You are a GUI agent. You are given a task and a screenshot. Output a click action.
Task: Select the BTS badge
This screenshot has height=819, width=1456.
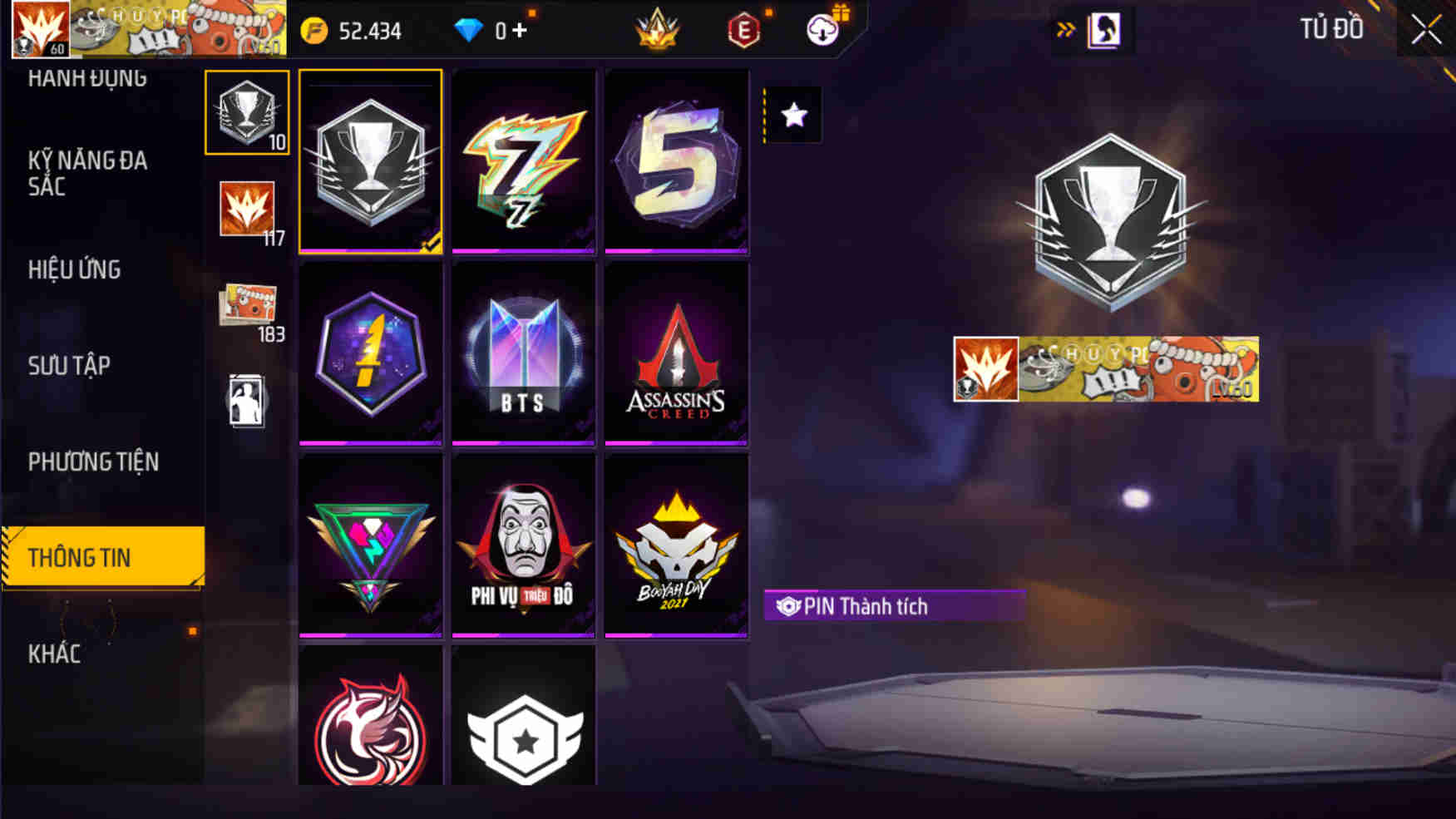(x=523, y=353)
